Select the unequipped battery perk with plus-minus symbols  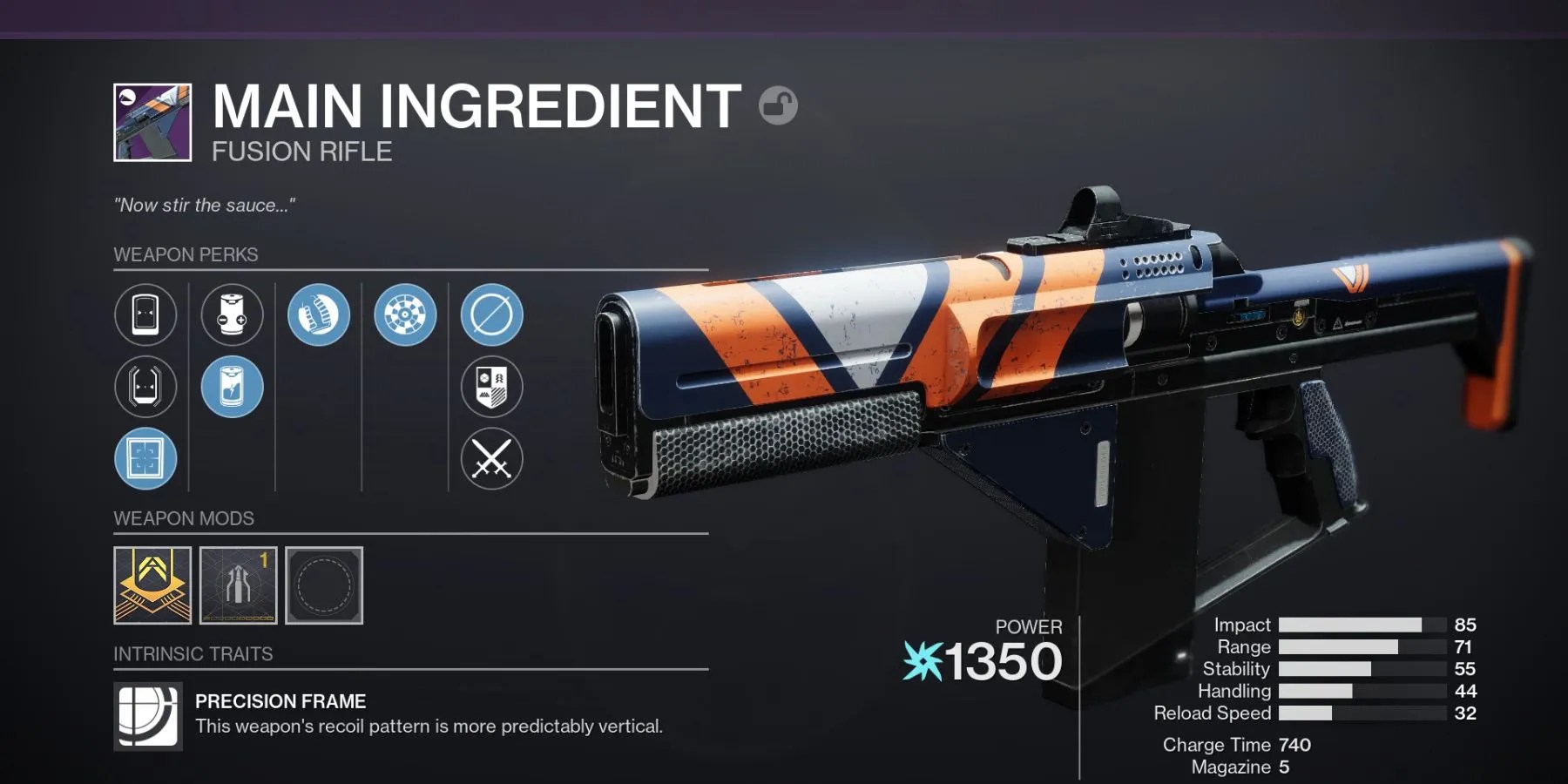232,315
